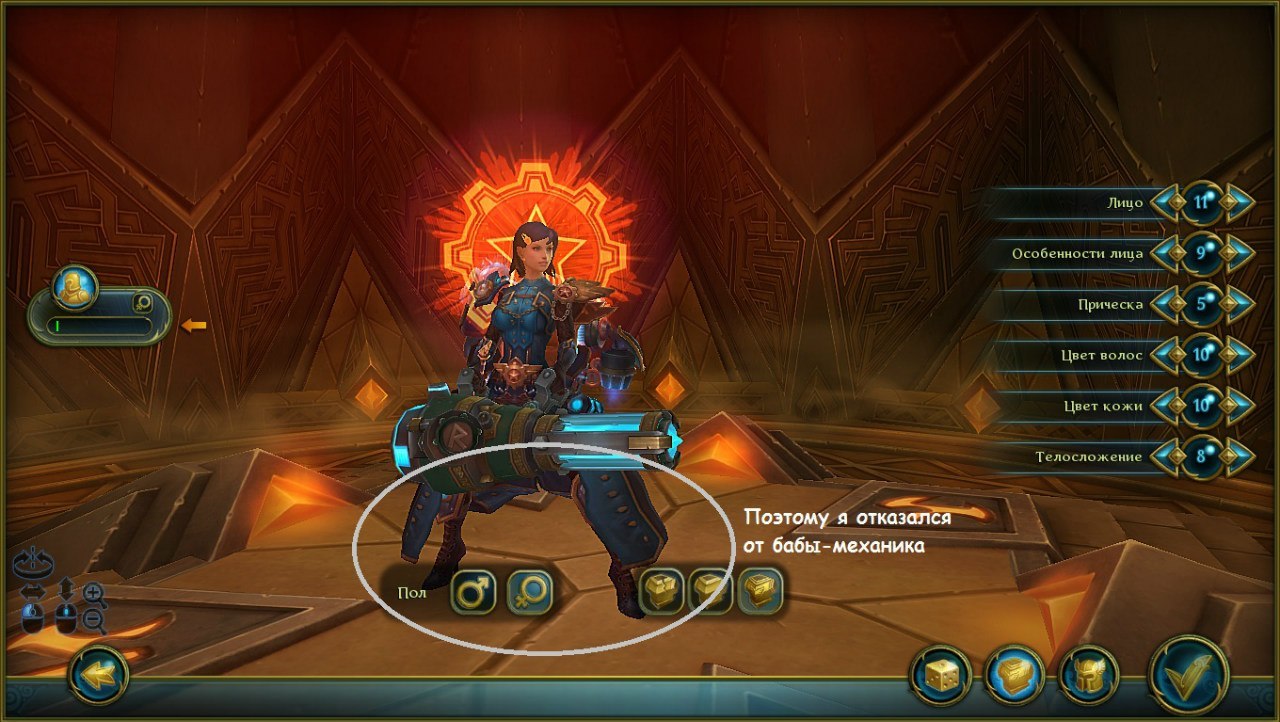The image size is (1280, 722).
Task: Decrease the Цвет волос value
Action: click(1165, 355)
